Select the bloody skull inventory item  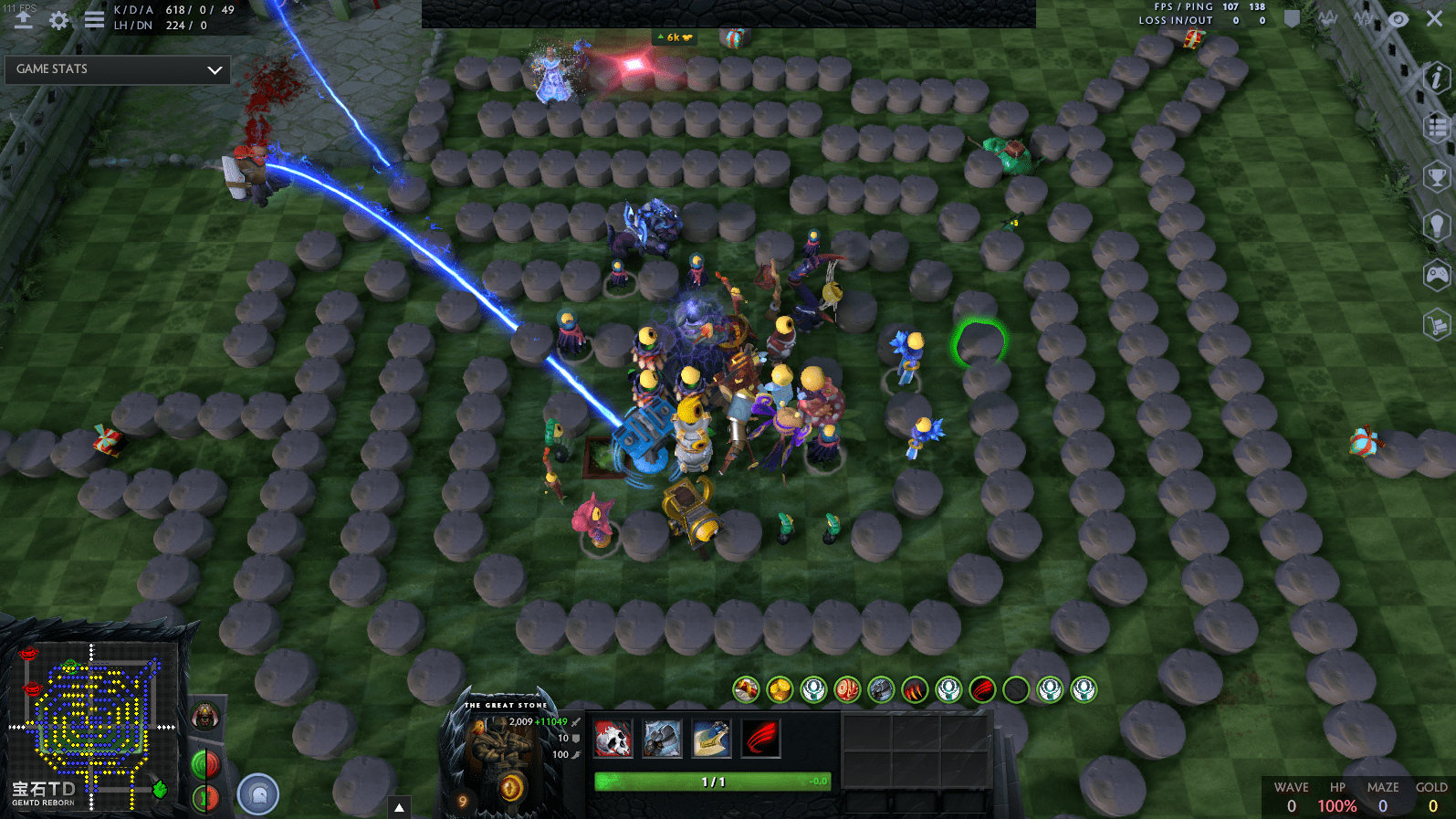[612, 738]
